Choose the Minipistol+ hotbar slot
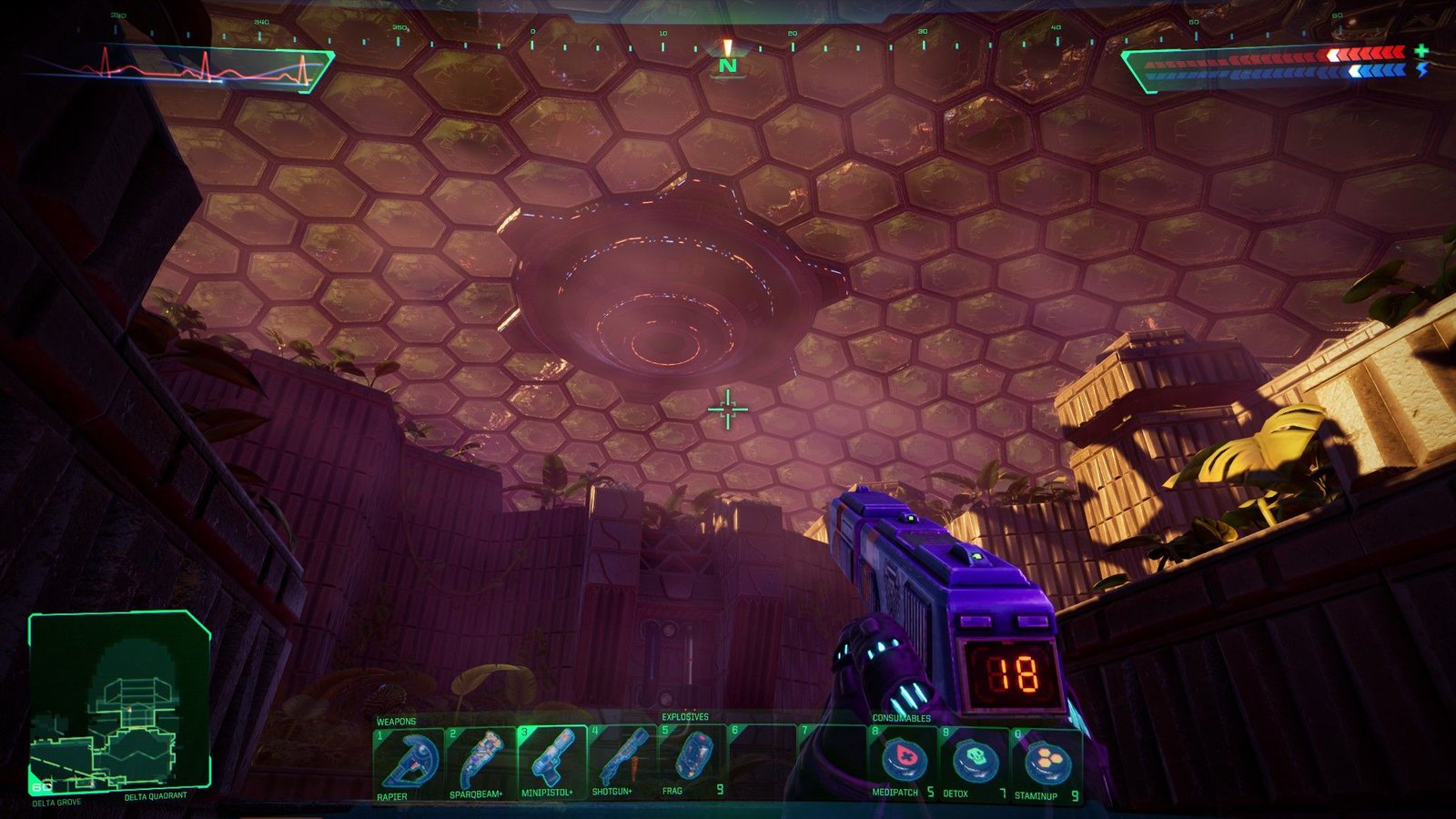 point(551,761)
